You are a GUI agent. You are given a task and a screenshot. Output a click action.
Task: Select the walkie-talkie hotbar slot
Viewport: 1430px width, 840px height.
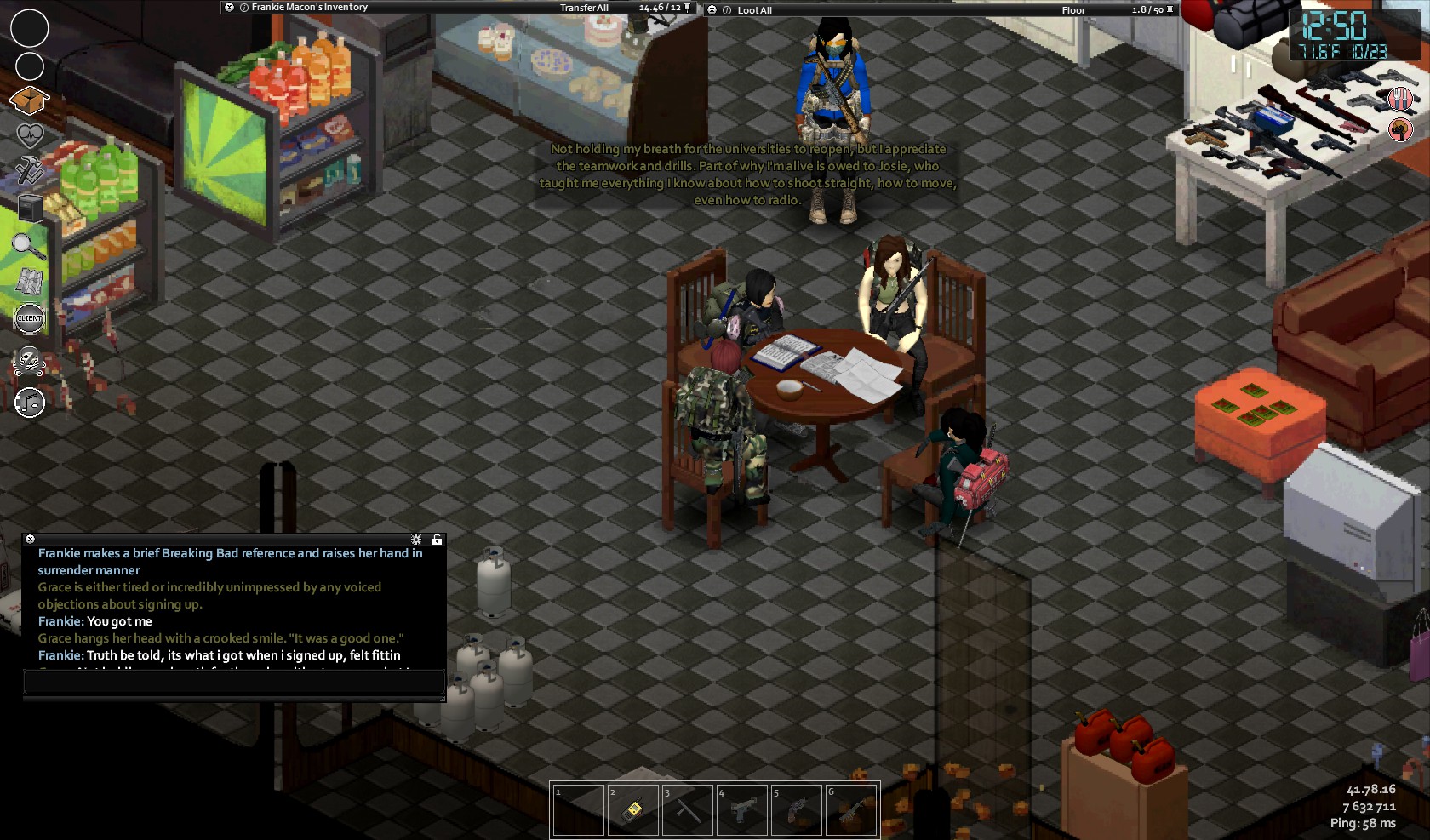(632, 809)
